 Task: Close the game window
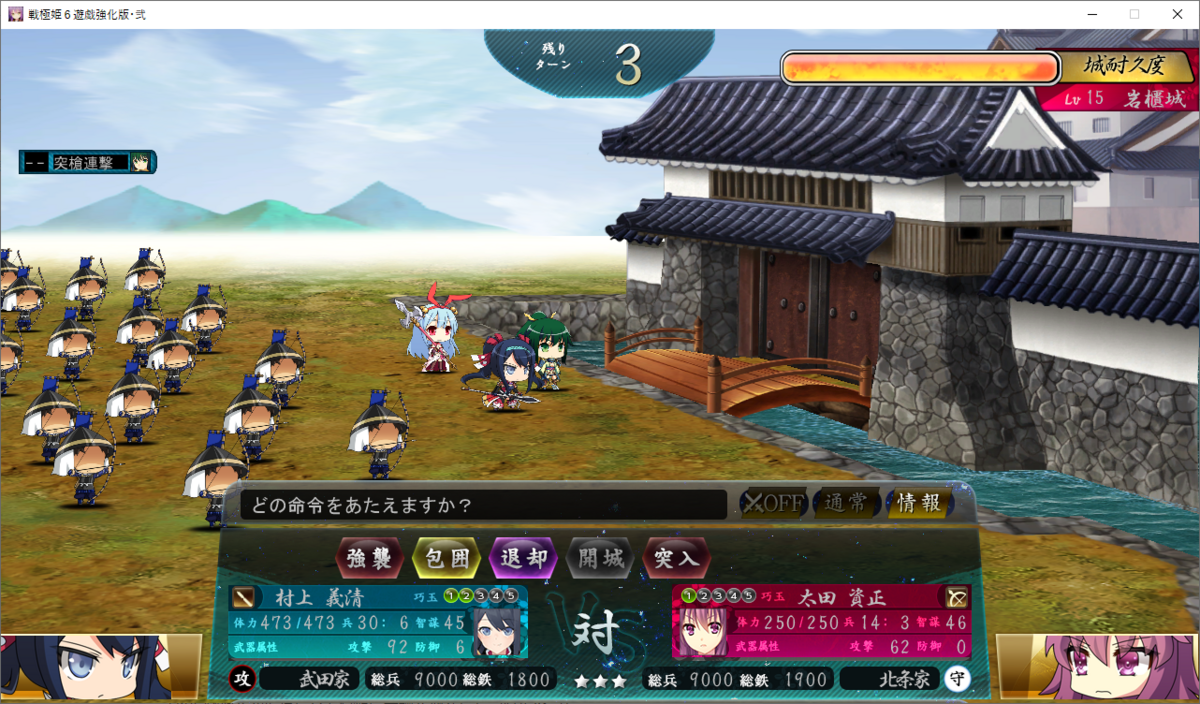pyautogui.click(x=1177, y=14)
